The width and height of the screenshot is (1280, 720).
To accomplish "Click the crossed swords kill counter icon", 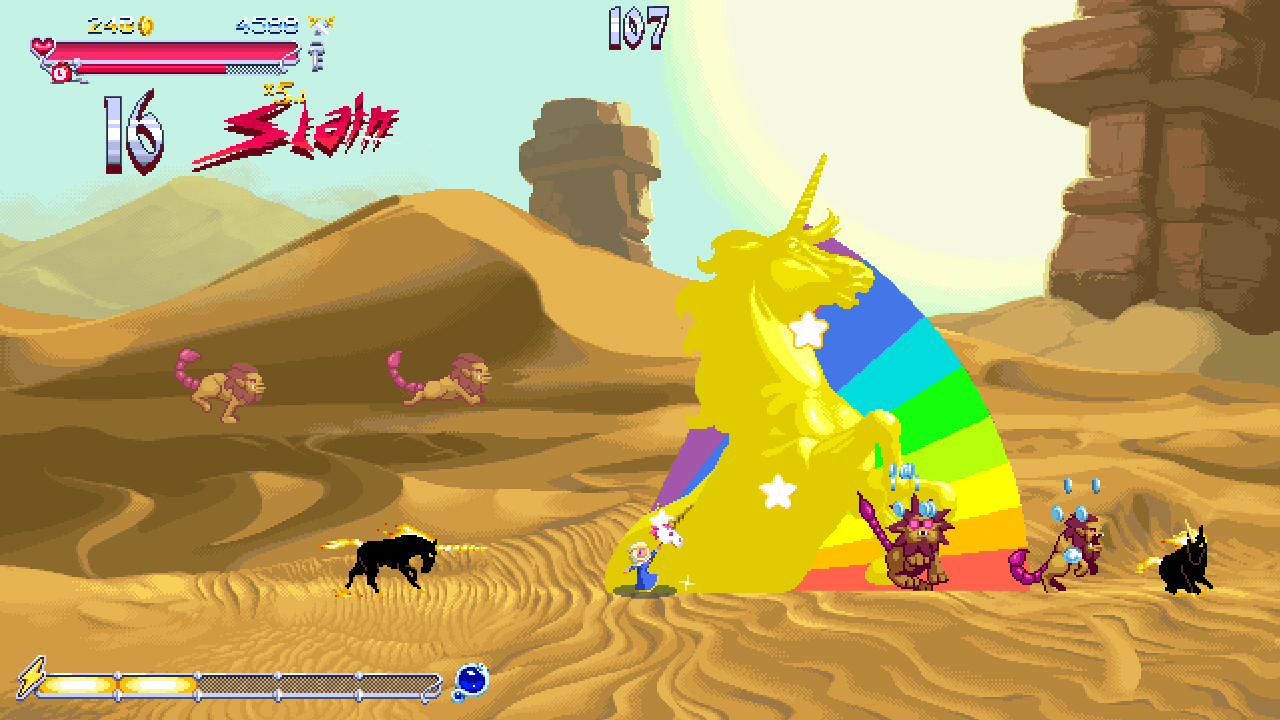I will (x=320, y=25).
